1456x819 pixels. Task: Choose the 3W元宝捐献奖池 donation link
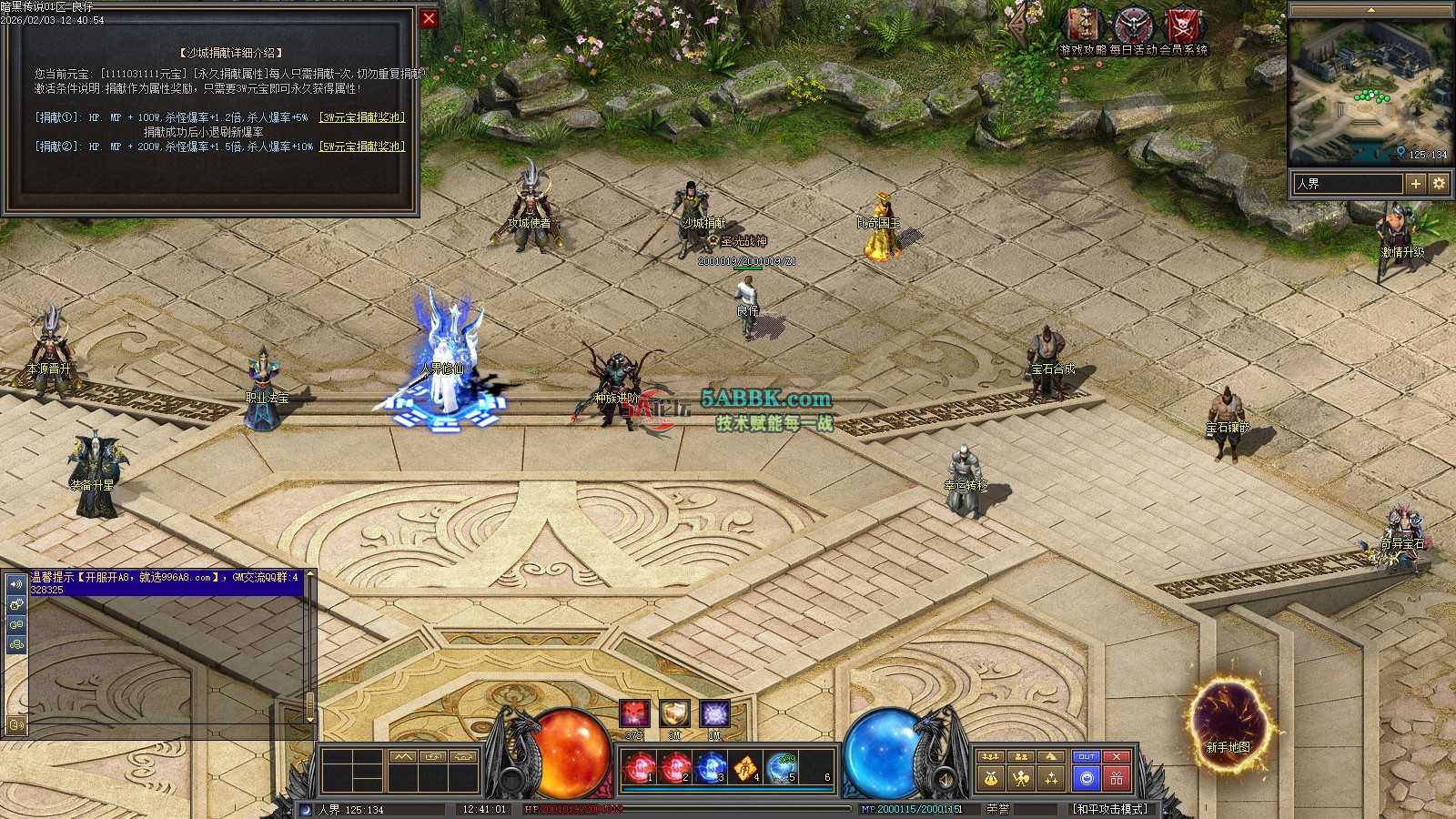(362, 117)
